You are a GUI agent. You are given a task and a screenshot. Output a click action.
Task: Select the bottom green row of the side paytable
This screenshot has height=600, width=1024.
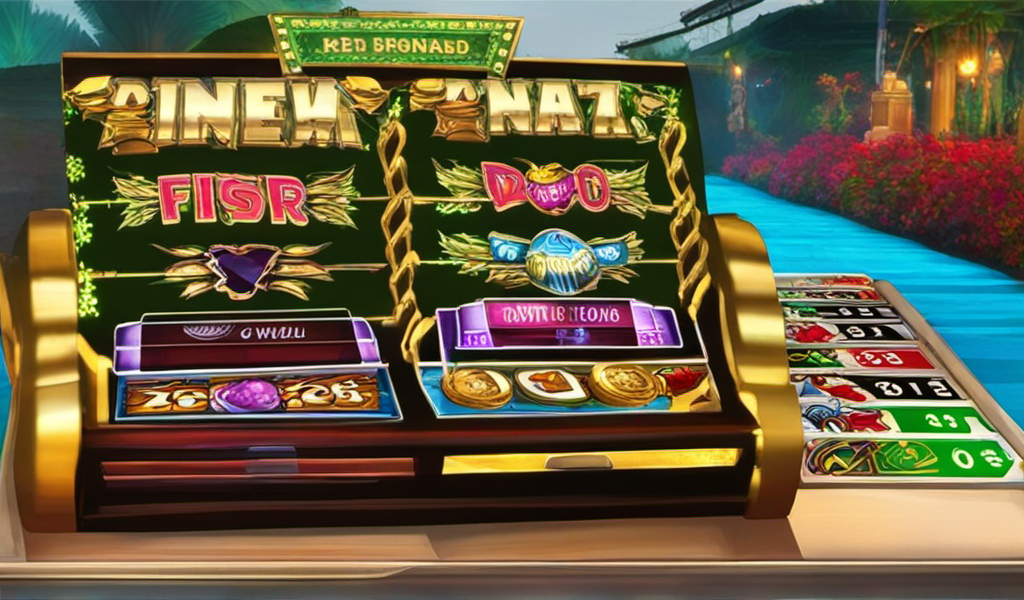908,458
